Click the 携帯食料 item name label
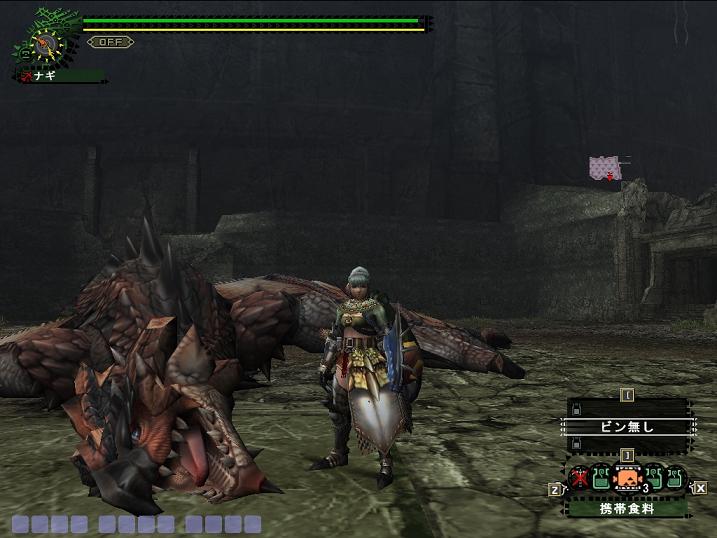Screen dimensions: 717x538 click(x=627, y=508)
